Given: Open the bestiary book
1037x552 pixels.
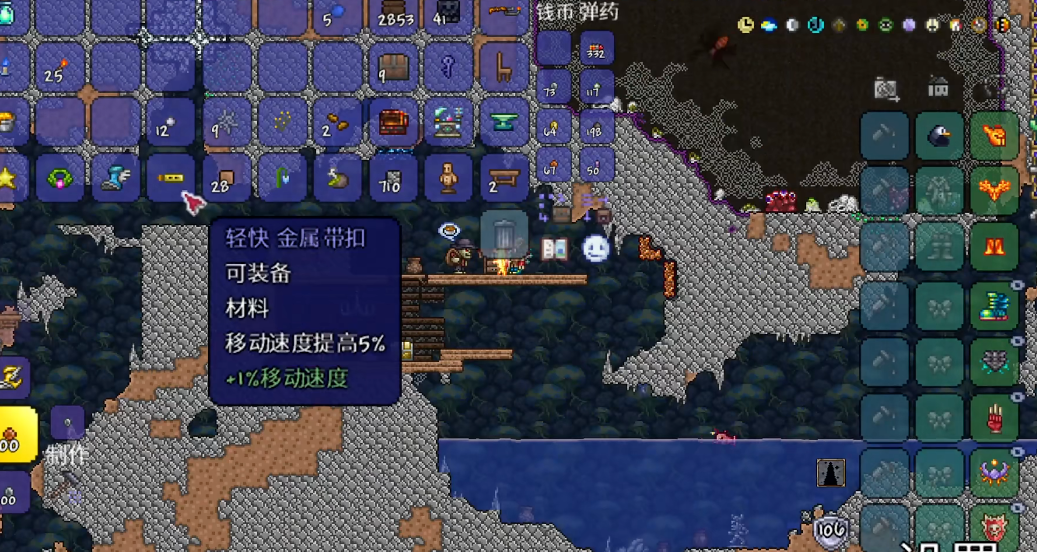Looking at the screenshot, I should pos(554,248).
